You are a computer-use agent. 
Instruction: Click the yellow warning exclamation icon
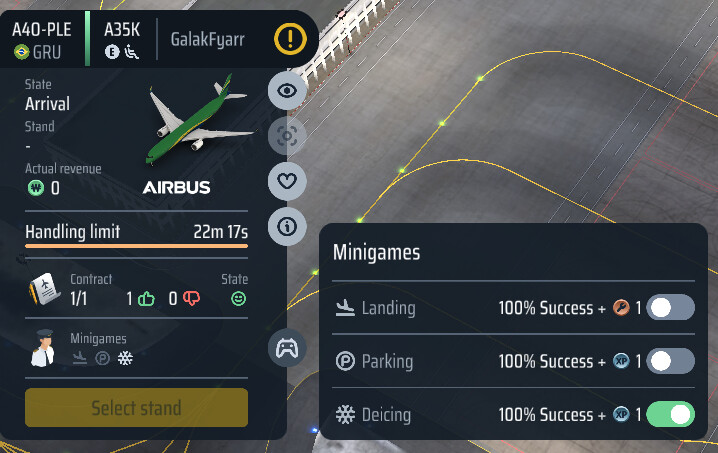coord(291,40)
